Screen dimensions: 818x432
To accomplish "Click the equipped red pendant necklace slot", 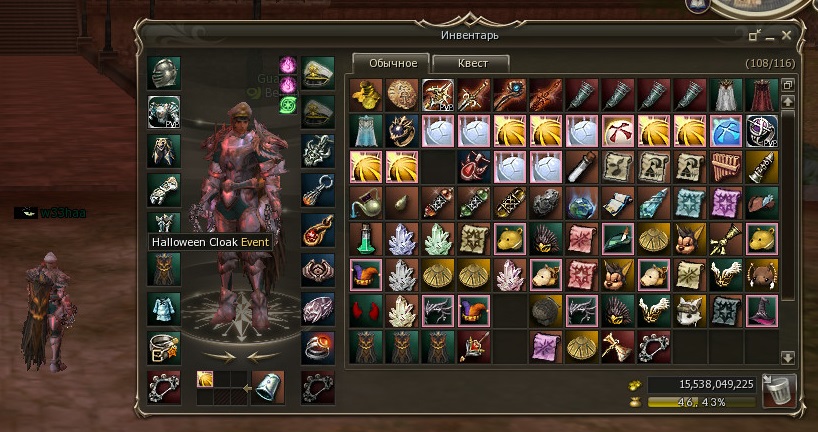I will (x=318, y=232).
